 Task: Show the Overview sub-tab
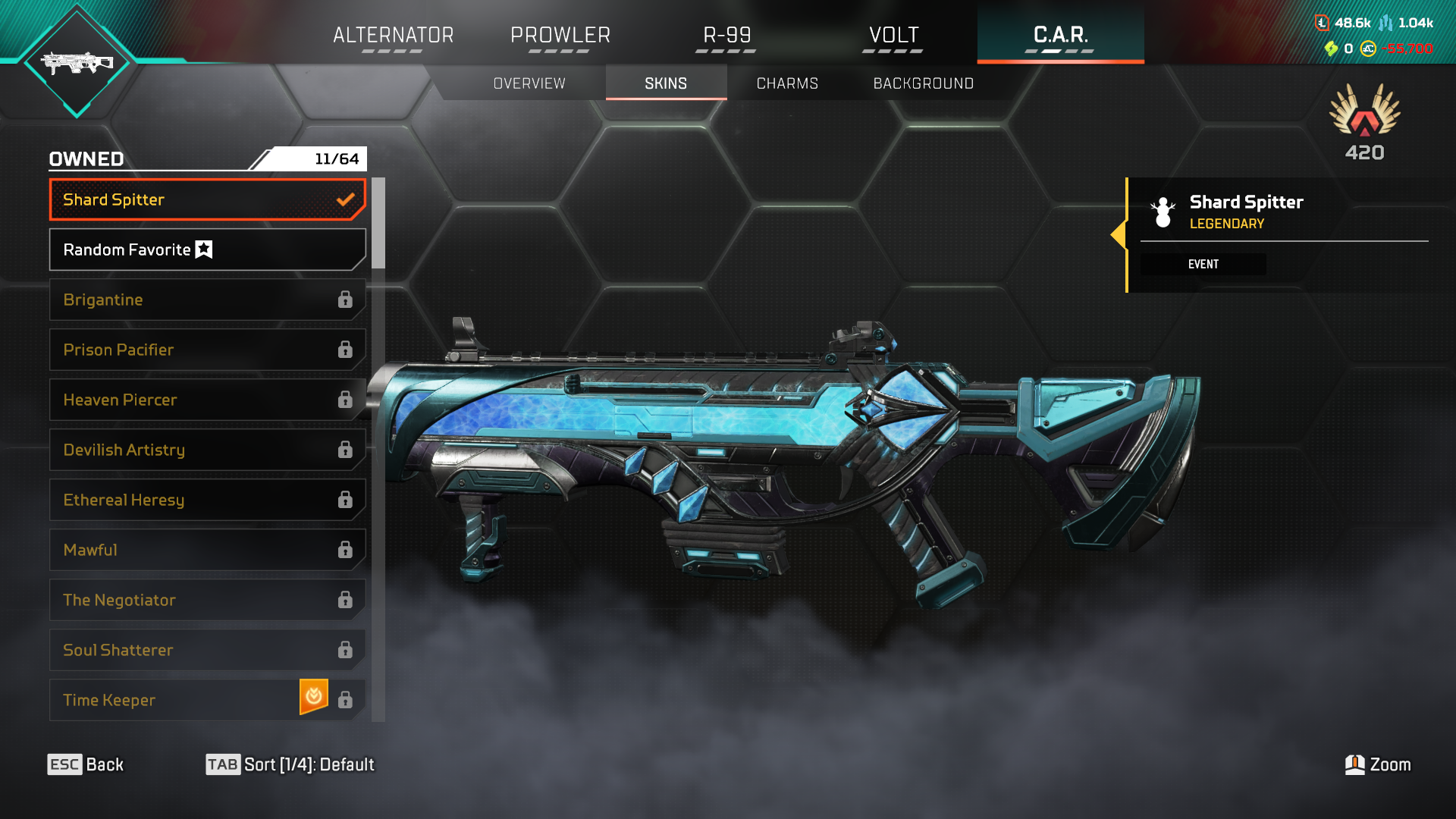(x=529, y=83)
